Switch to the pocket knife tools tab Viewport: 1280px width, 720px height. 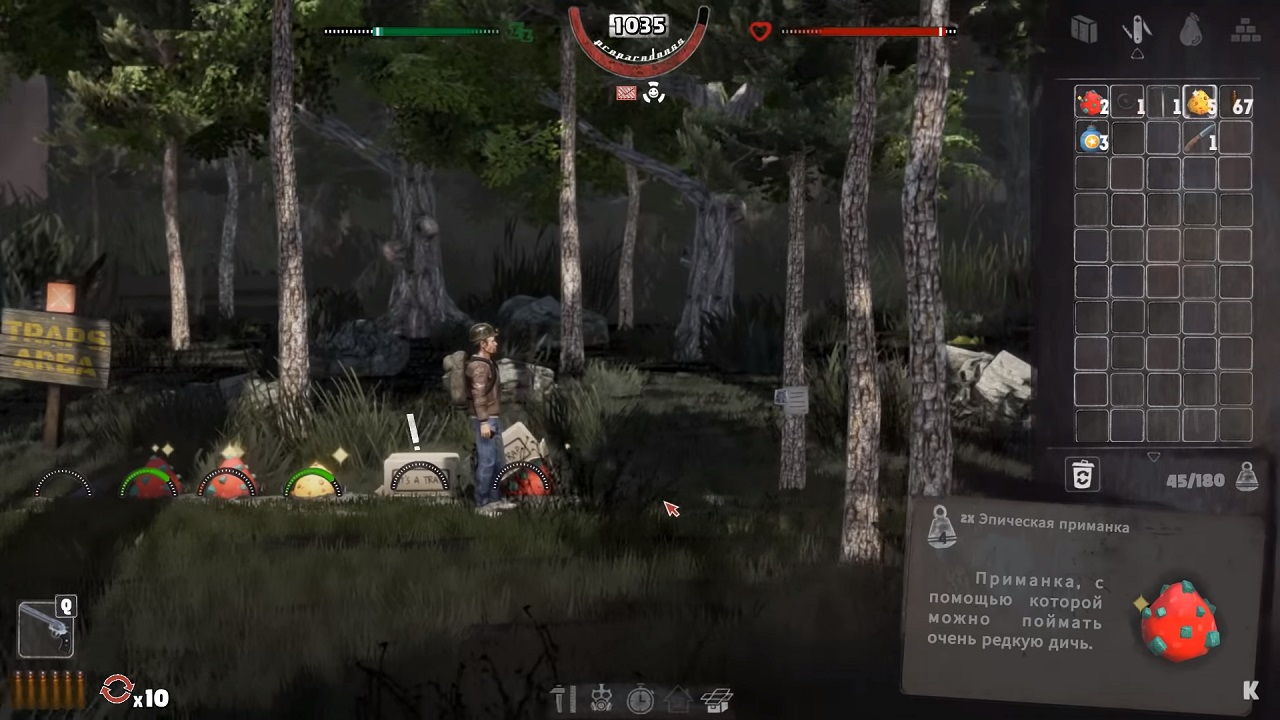(x=1136, y=30)
